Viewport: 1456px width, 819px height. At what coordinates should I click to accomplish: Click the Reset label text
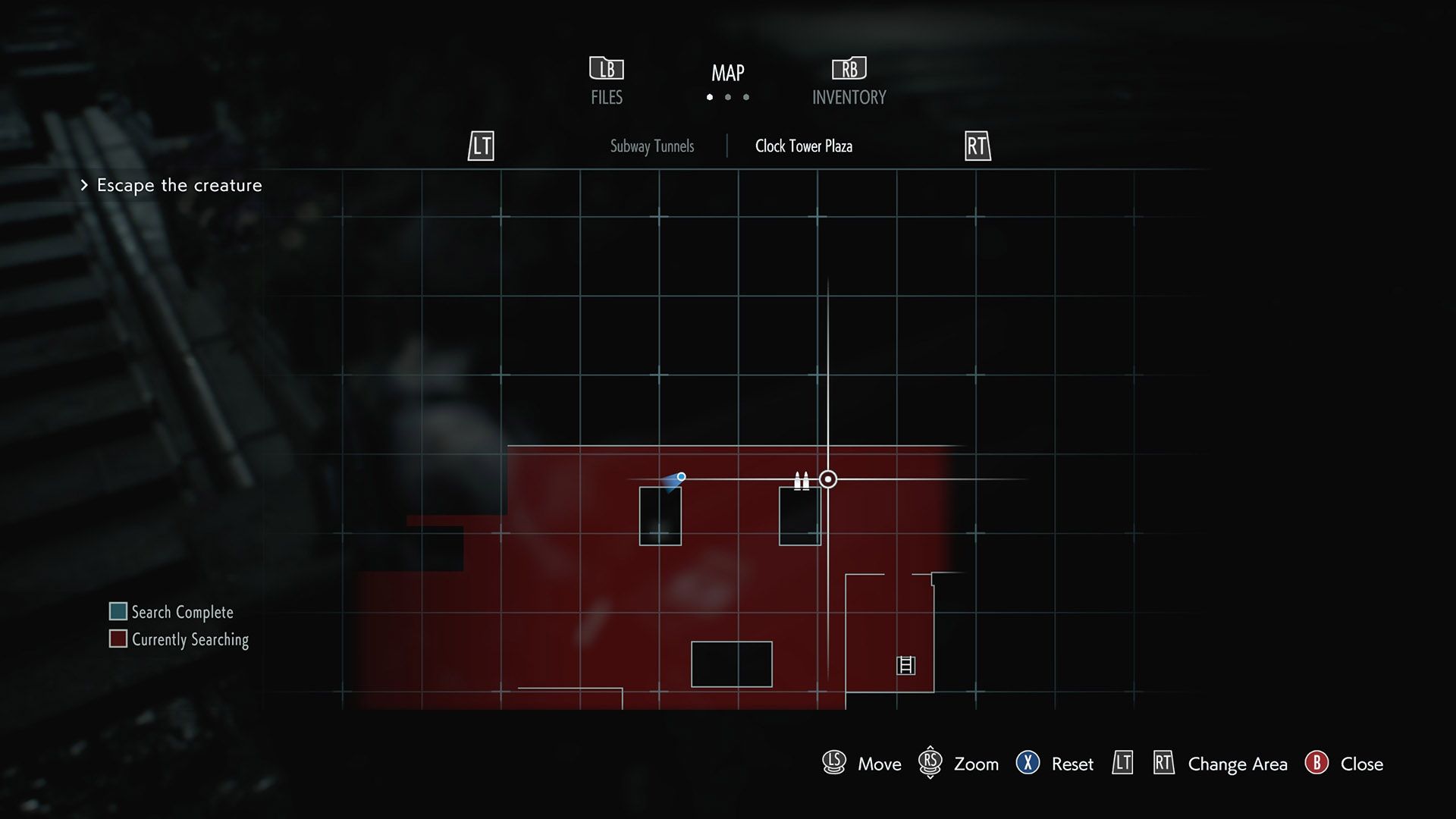click(1072, 764)
